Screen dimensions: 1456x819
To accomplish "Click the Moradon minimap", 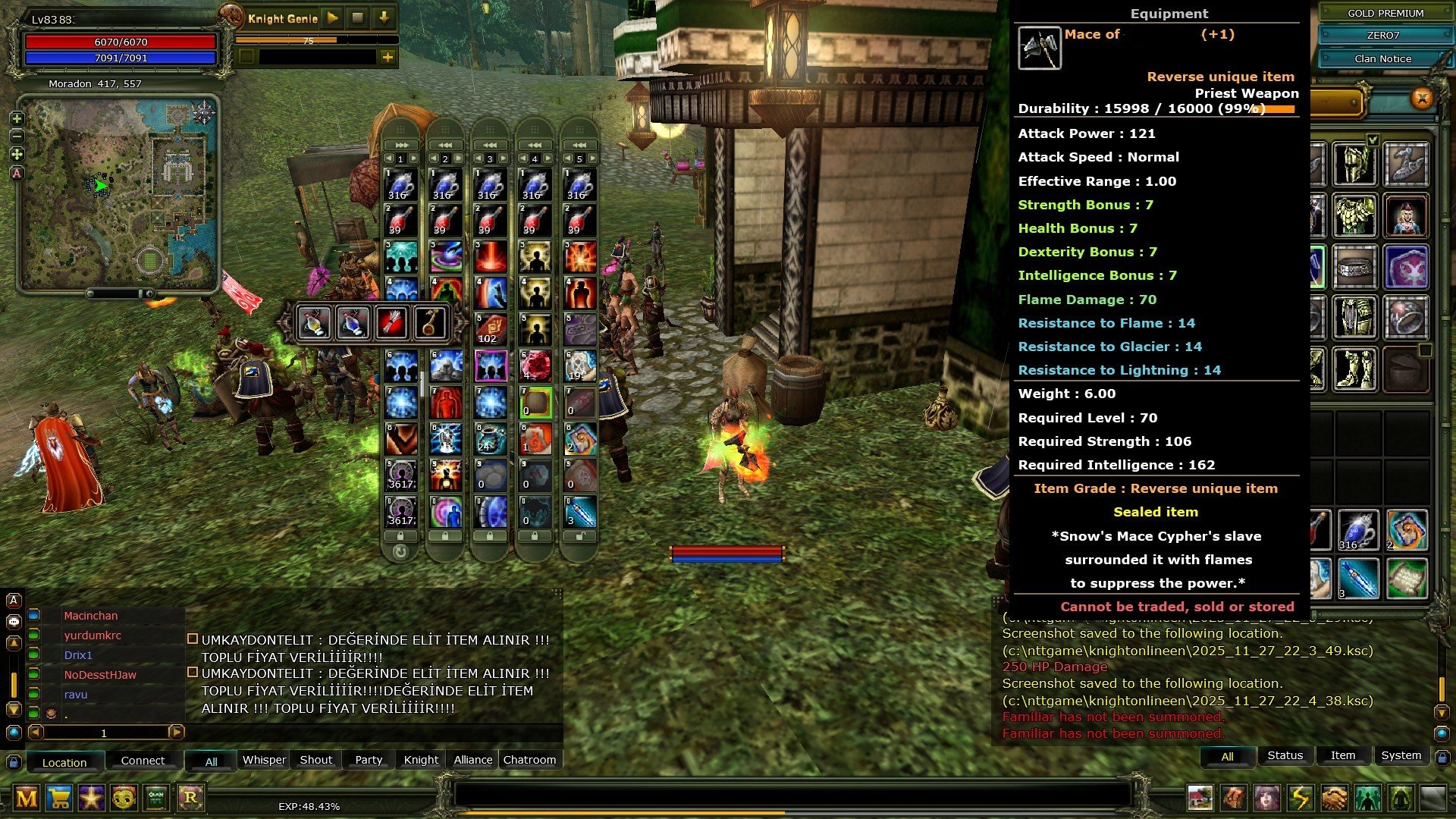I will [x=119, y=193].
